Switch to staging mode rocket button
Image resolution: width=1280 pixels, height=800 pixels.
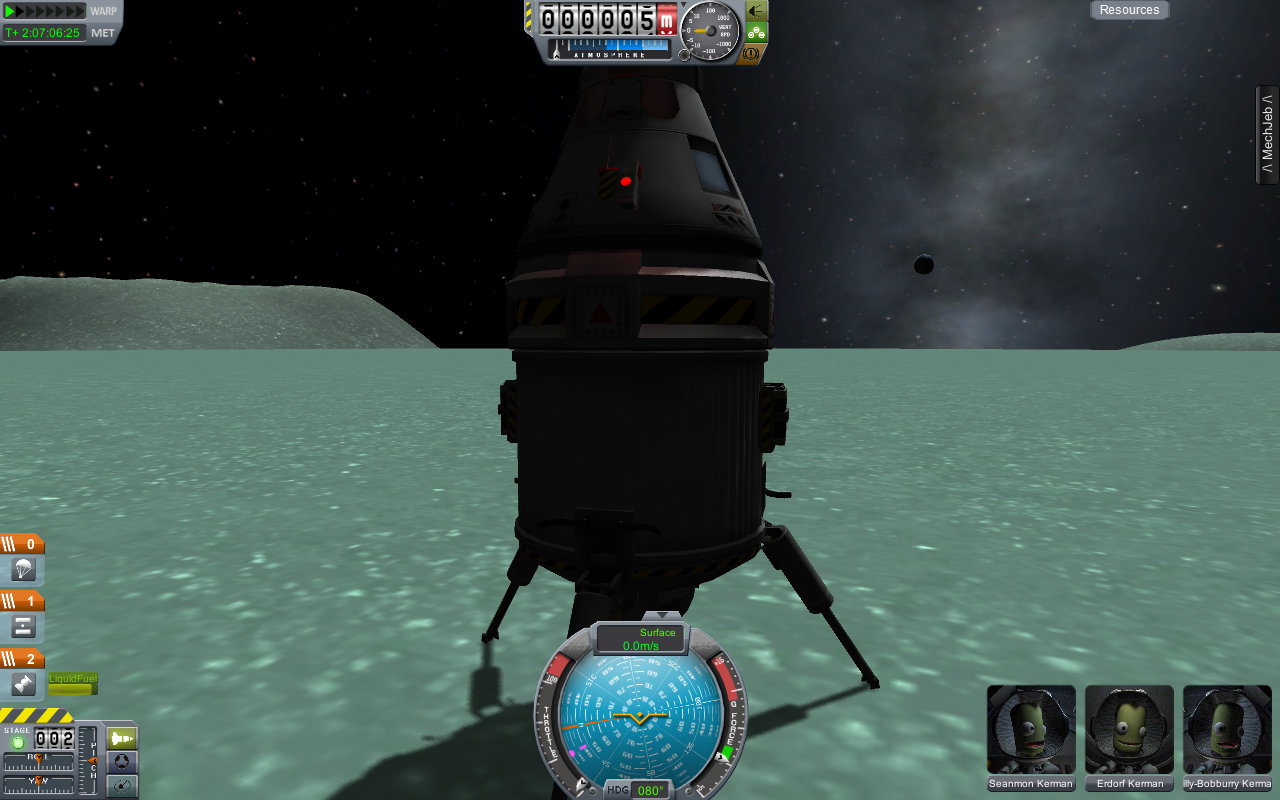point(122,738)
